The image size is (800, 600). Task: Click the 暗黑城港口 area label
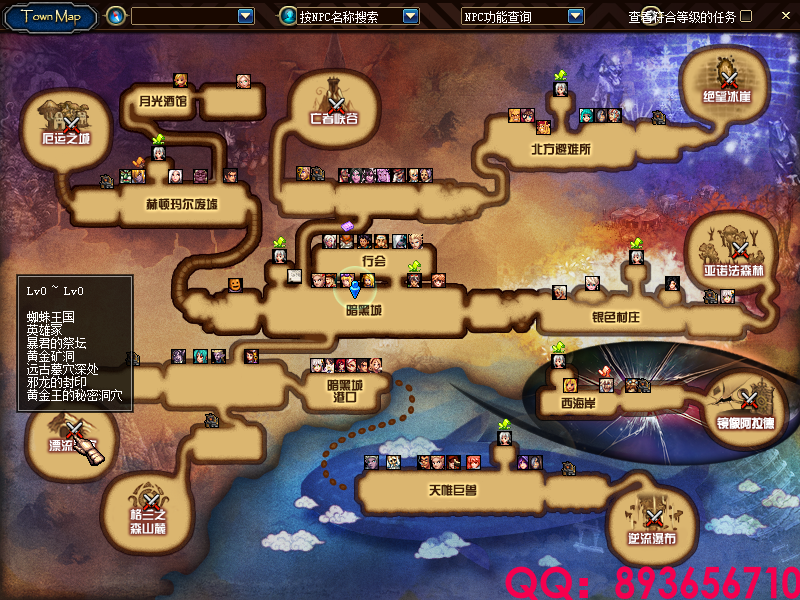344,390
